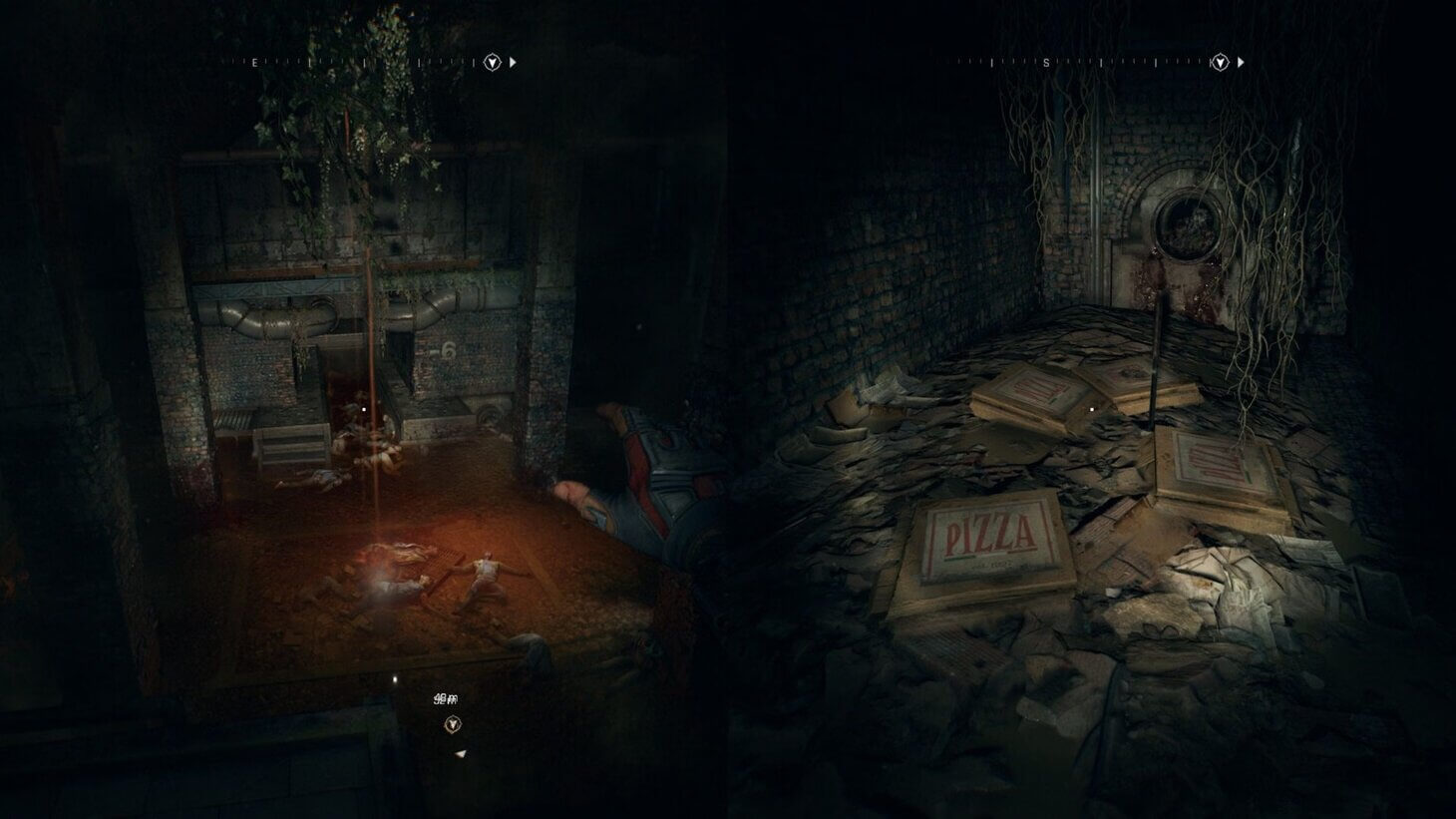Select the objective marker beside the S compass
Image resolution: width=1456 pixels, height=819 pixels.
click(1219, 63)
